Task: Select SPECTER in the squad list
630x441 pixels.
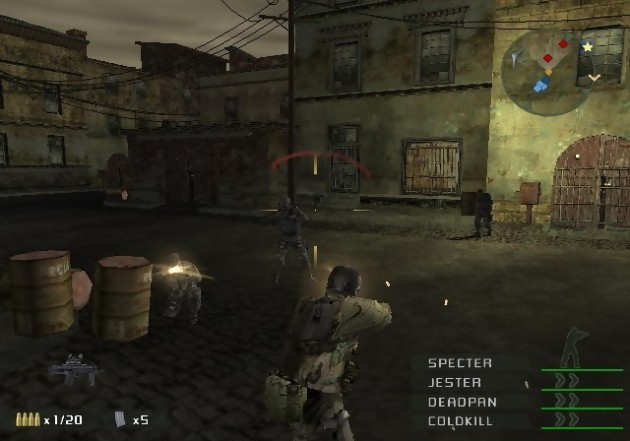Action: pyautogui.click(x=460, y=363)
